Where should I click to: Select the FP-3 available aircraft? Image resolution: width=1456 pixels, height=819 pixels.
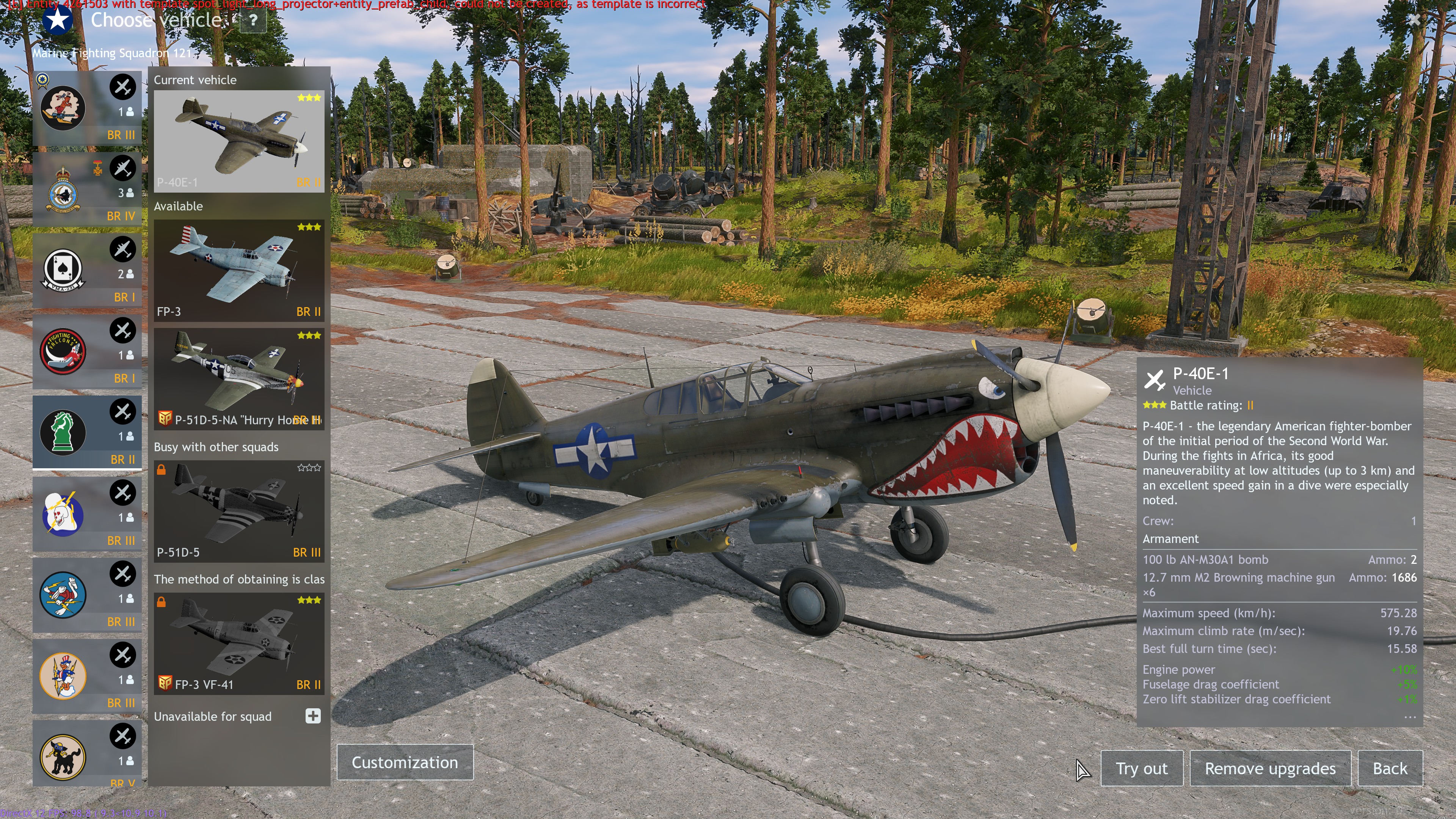[238, 271]
